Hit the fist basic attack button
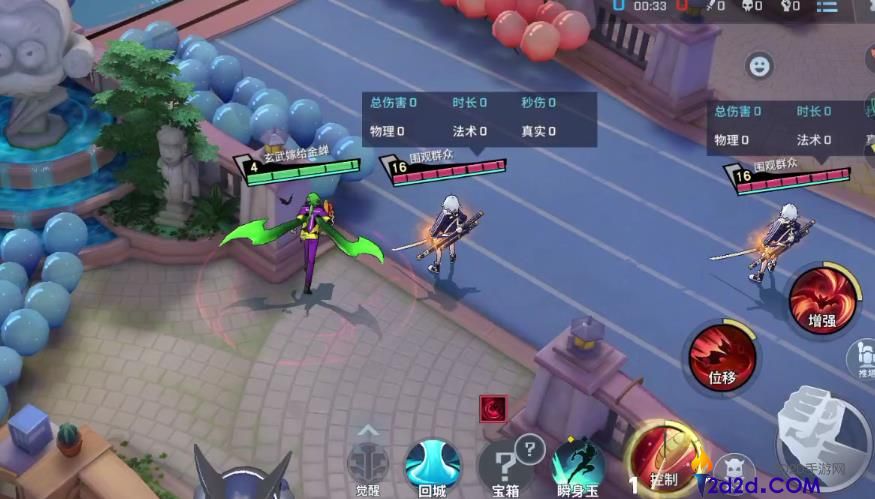875x499 pixels. click(823, 431)
